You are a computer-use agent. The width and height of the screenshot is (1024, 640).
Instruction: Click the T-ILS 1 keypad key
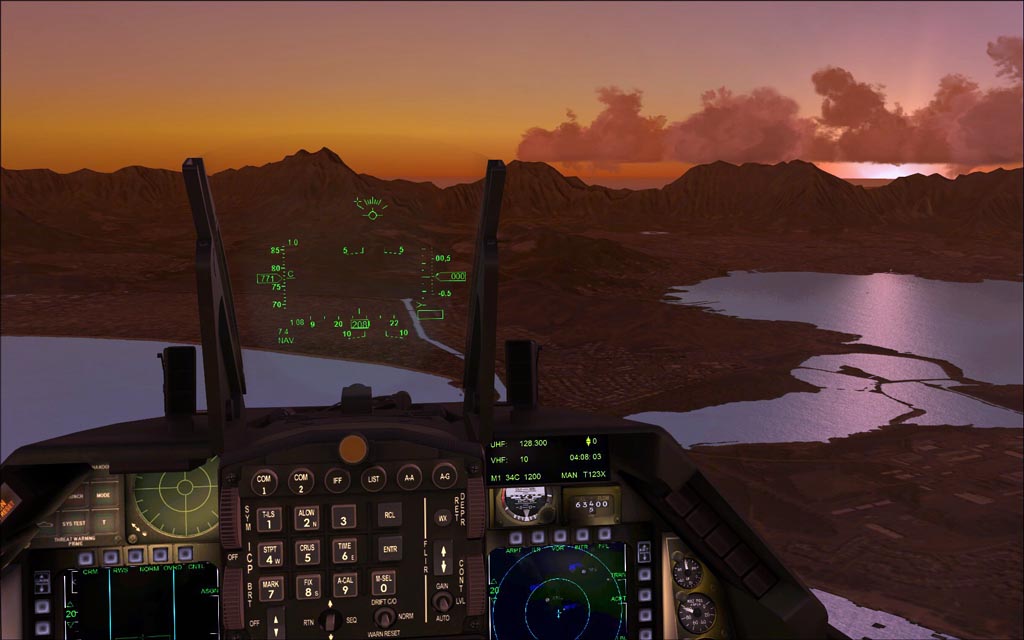tap(269, 518)
